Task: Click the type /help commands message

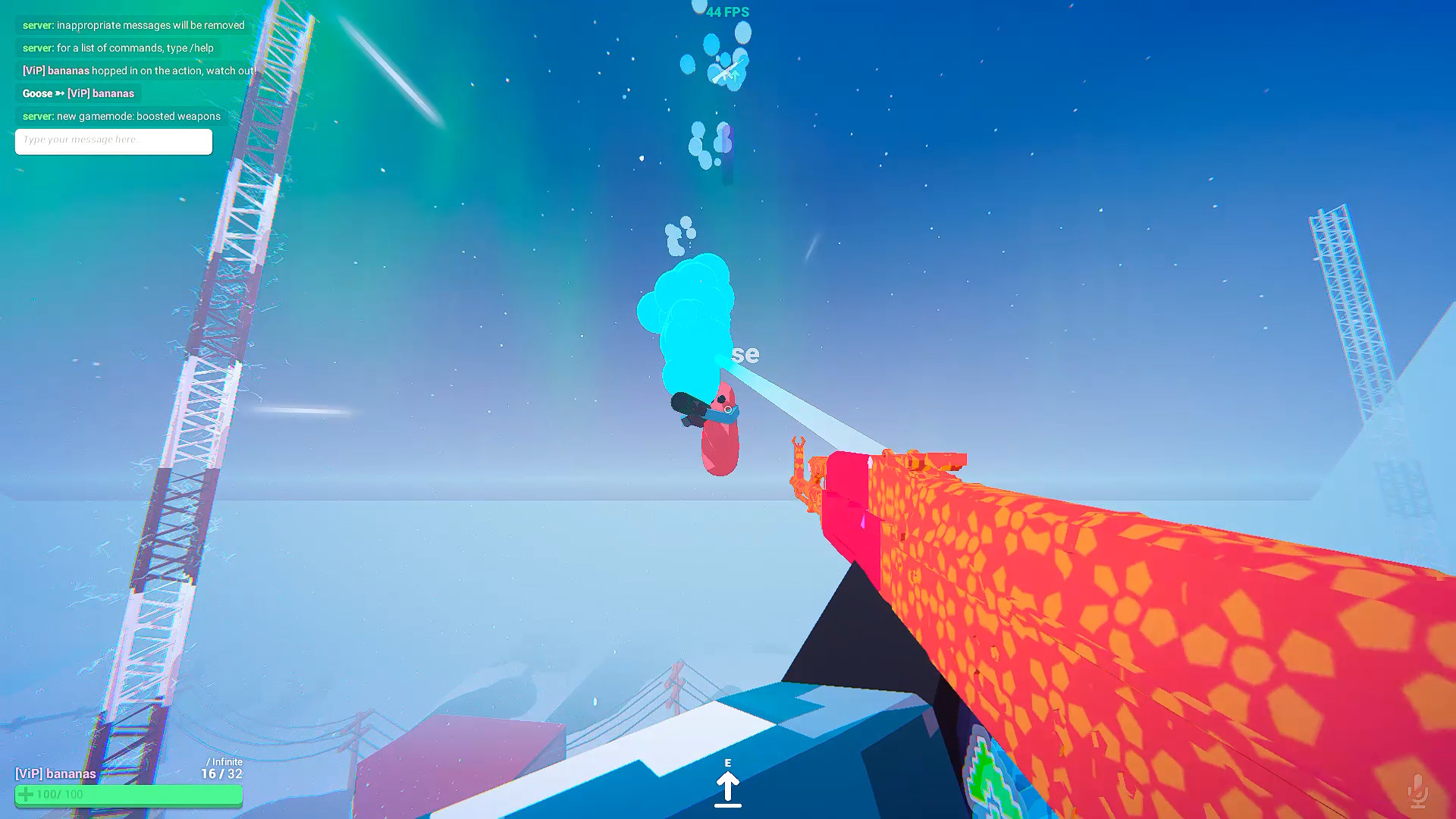Action: pyautogui.click(x=117, y=48)
